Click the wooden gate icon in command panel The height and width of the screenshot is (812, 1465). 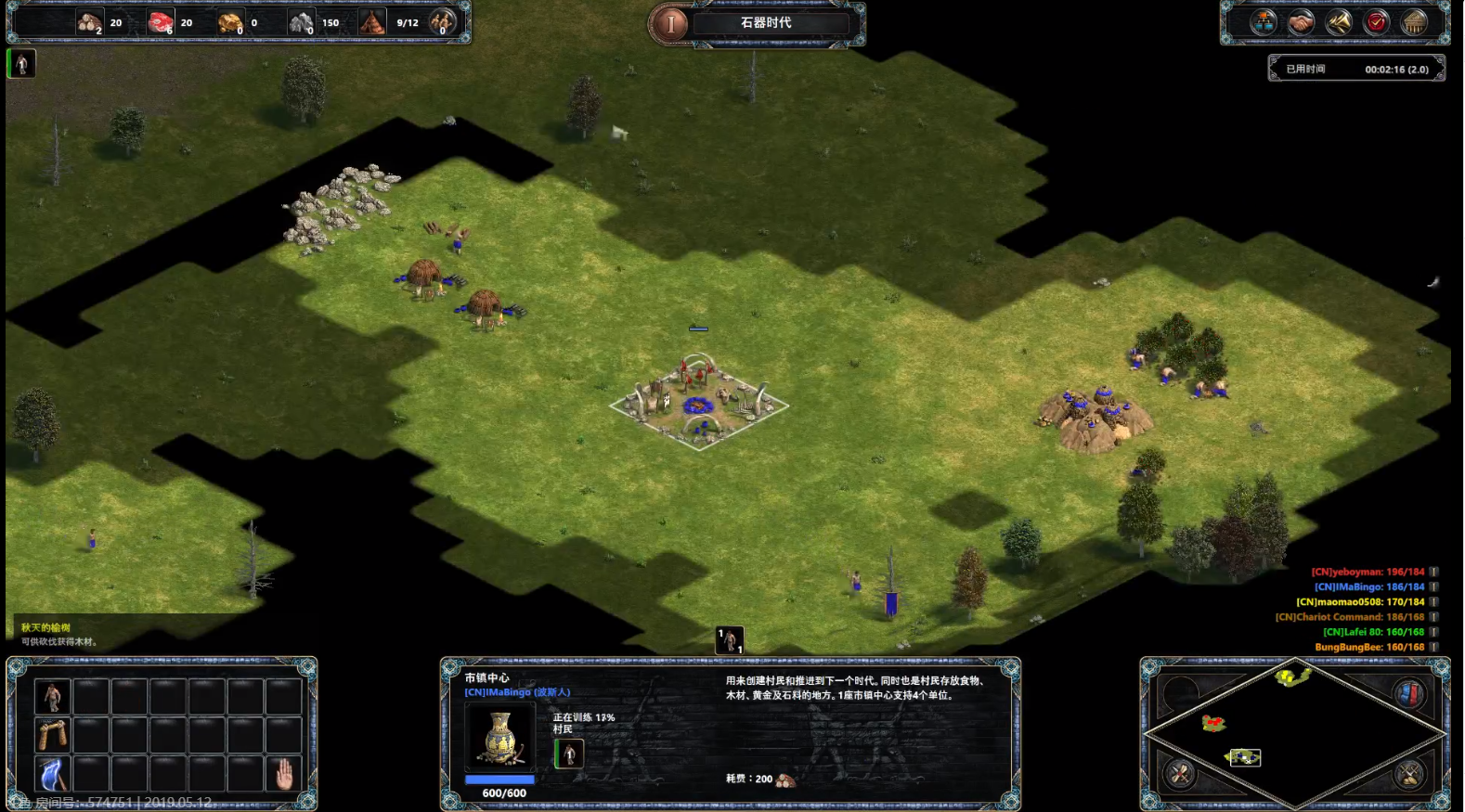click(x=52, y=735)
